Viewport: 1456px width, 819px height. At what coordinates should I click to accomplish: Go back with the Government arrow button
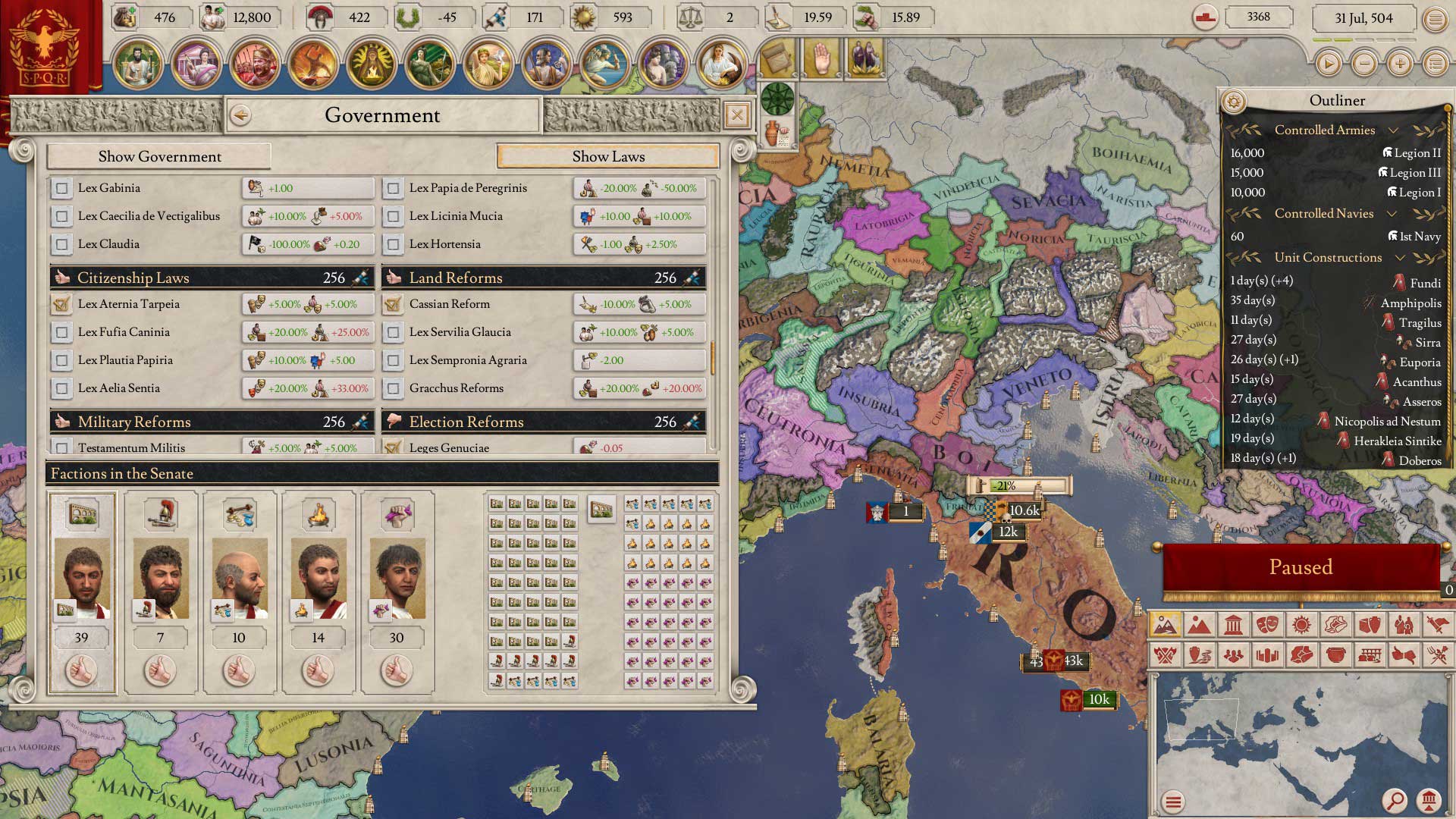pos(241,115)
